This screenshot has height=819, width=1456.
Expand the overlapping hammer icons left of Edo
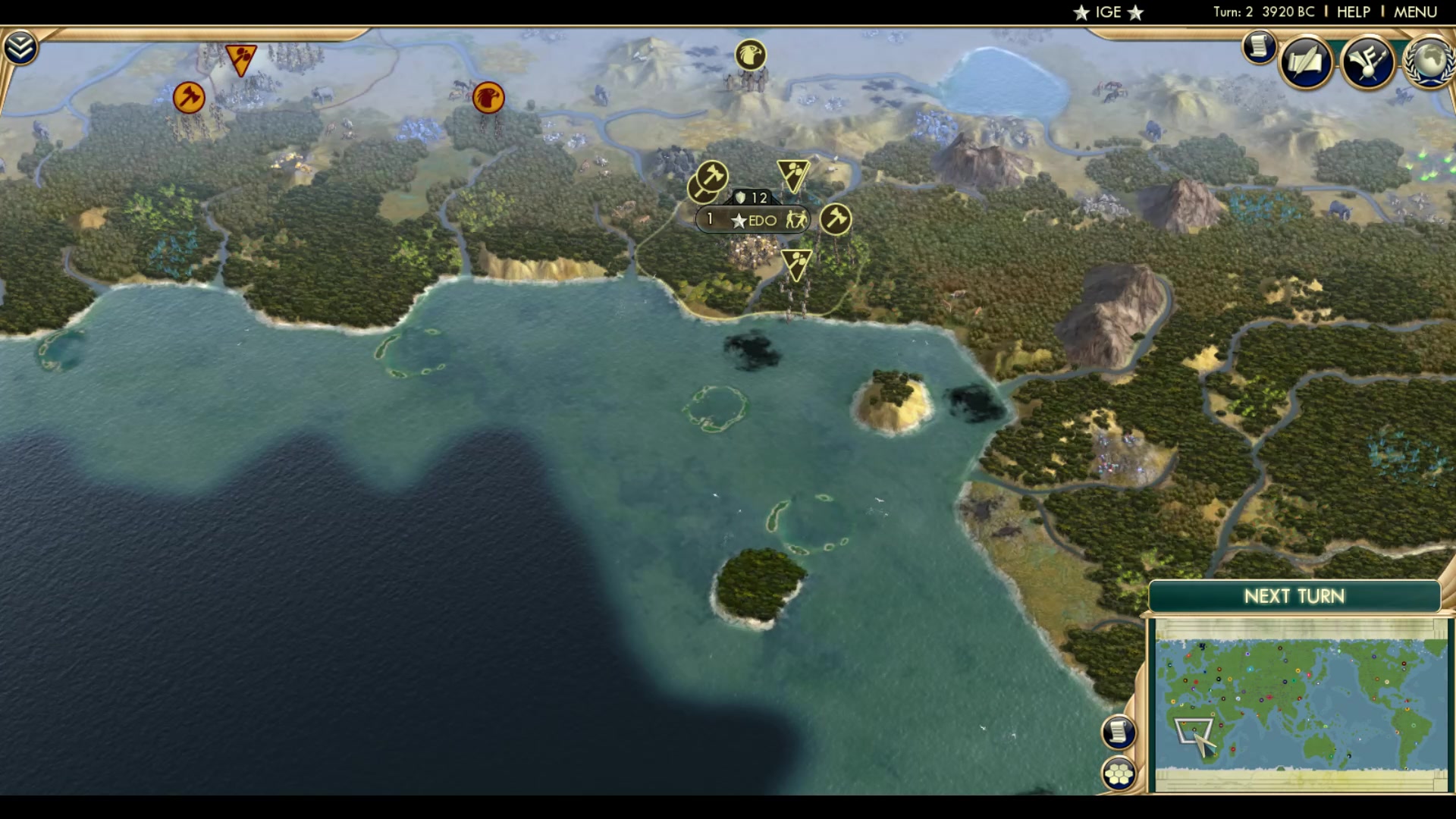(x=708, y=182)
